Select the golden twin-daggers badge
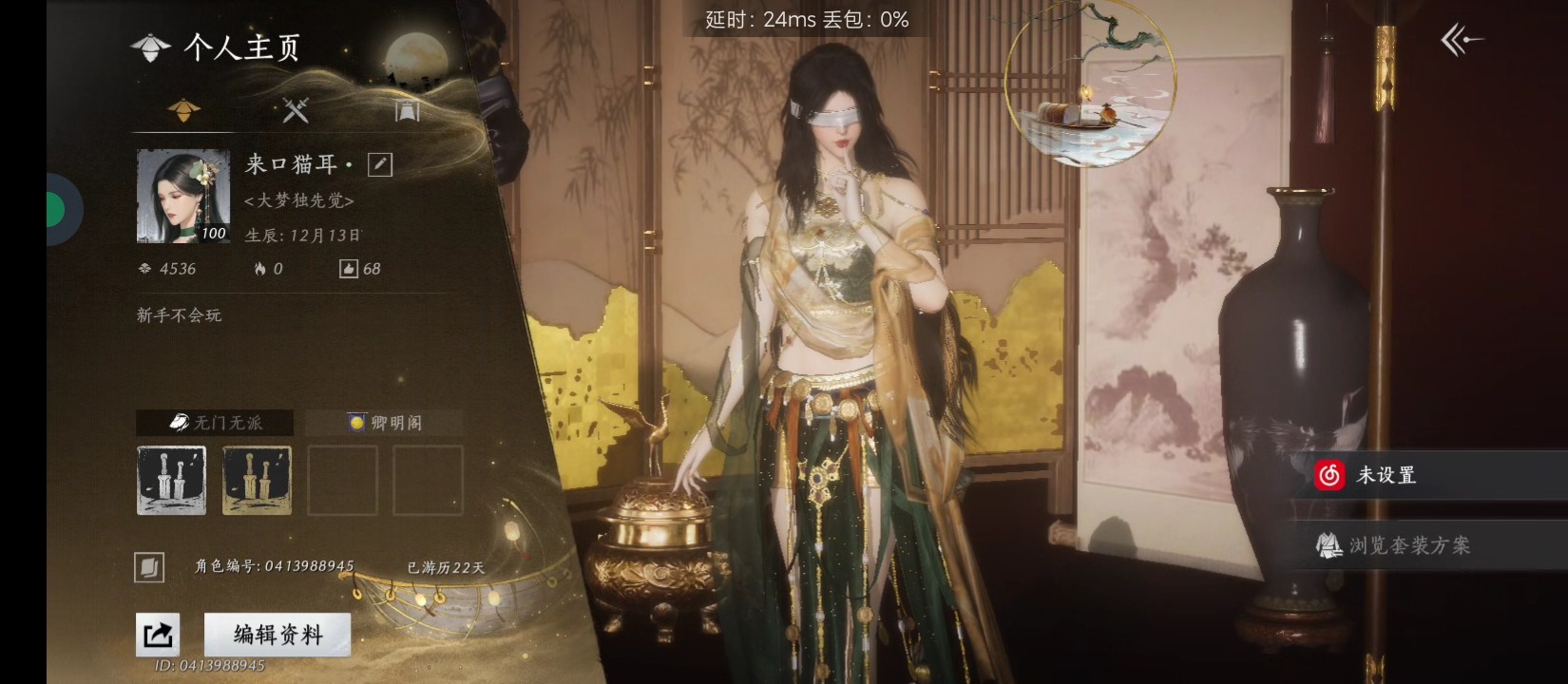The height and width of the screenshot is (684, 1568). pyautogui.click(x=257, y=481)
